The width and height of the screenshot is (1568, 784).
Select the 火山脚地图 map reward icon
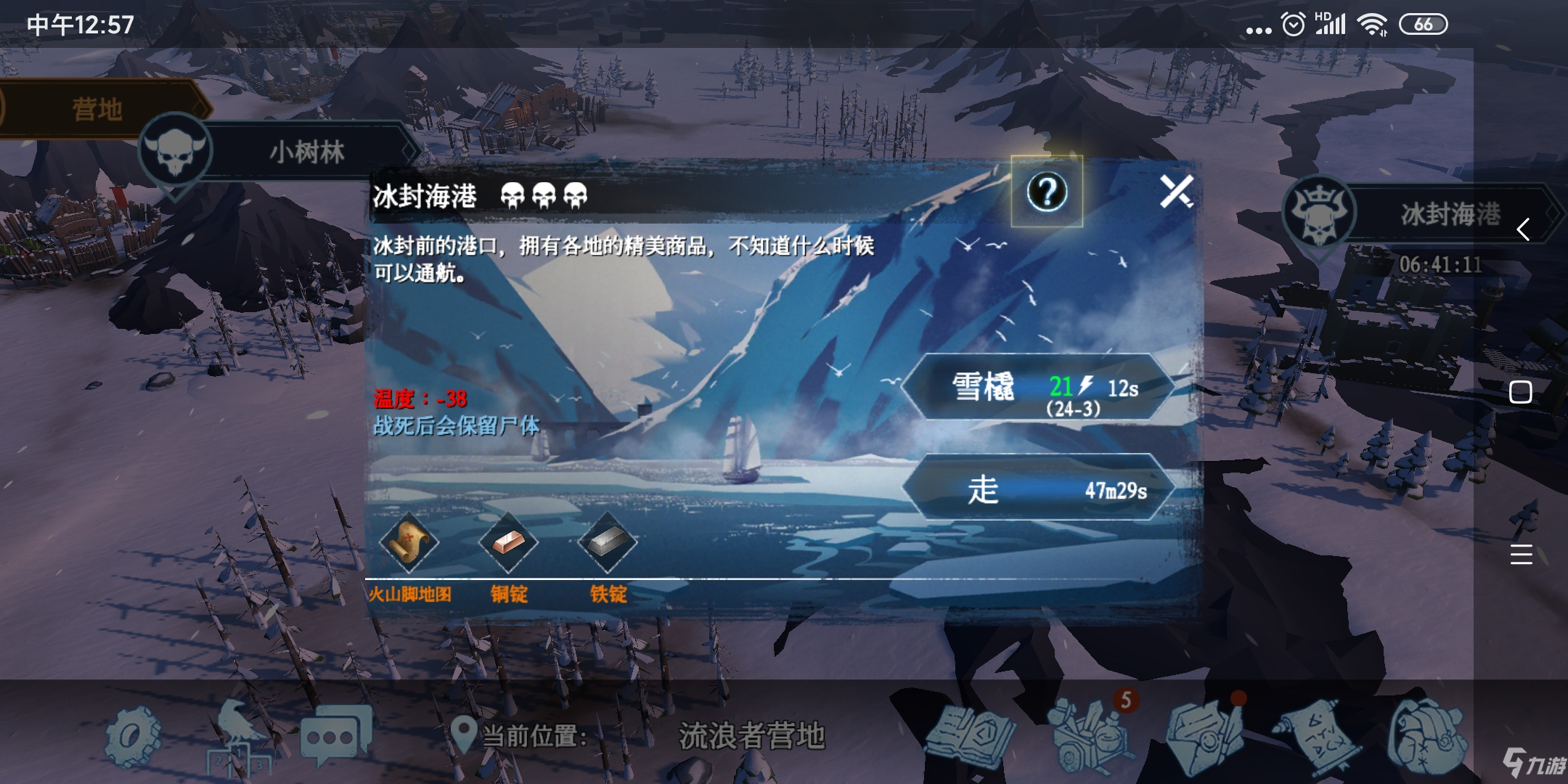[409, 542]
